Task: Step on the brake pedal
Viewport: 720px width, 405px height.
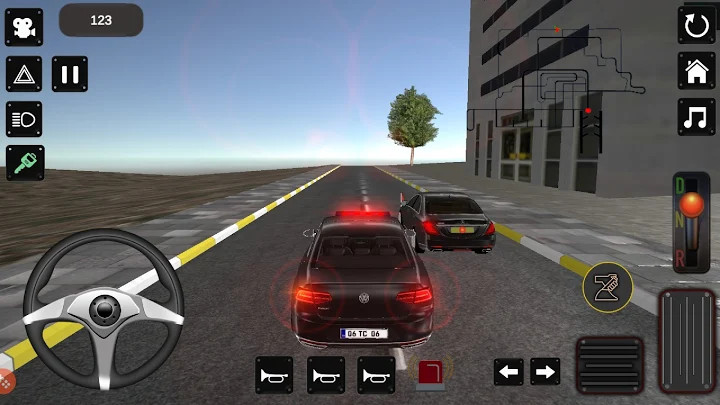Action: click(x=610, y=364)
